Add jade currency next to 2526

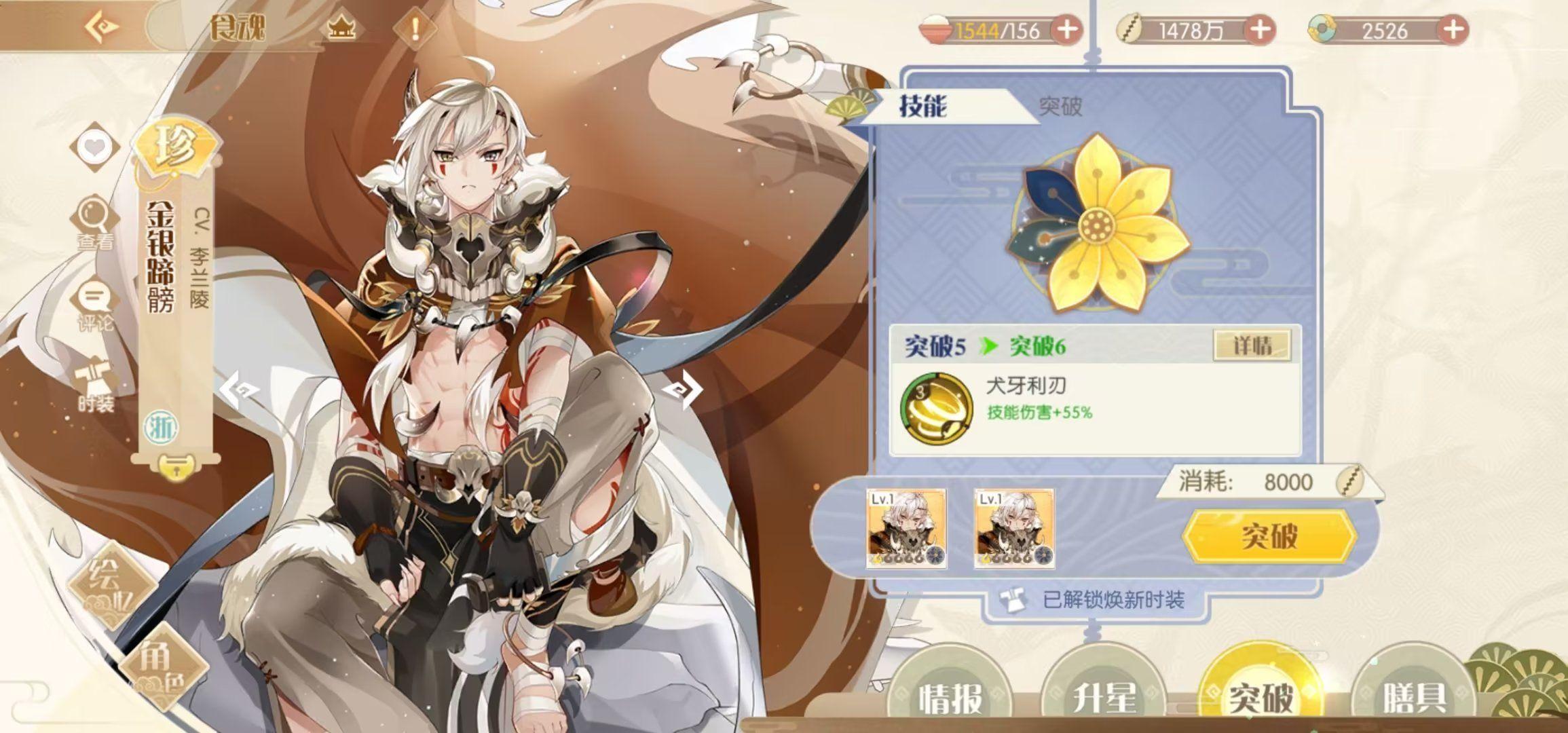pyautogui.click(x=1453, y=30)
